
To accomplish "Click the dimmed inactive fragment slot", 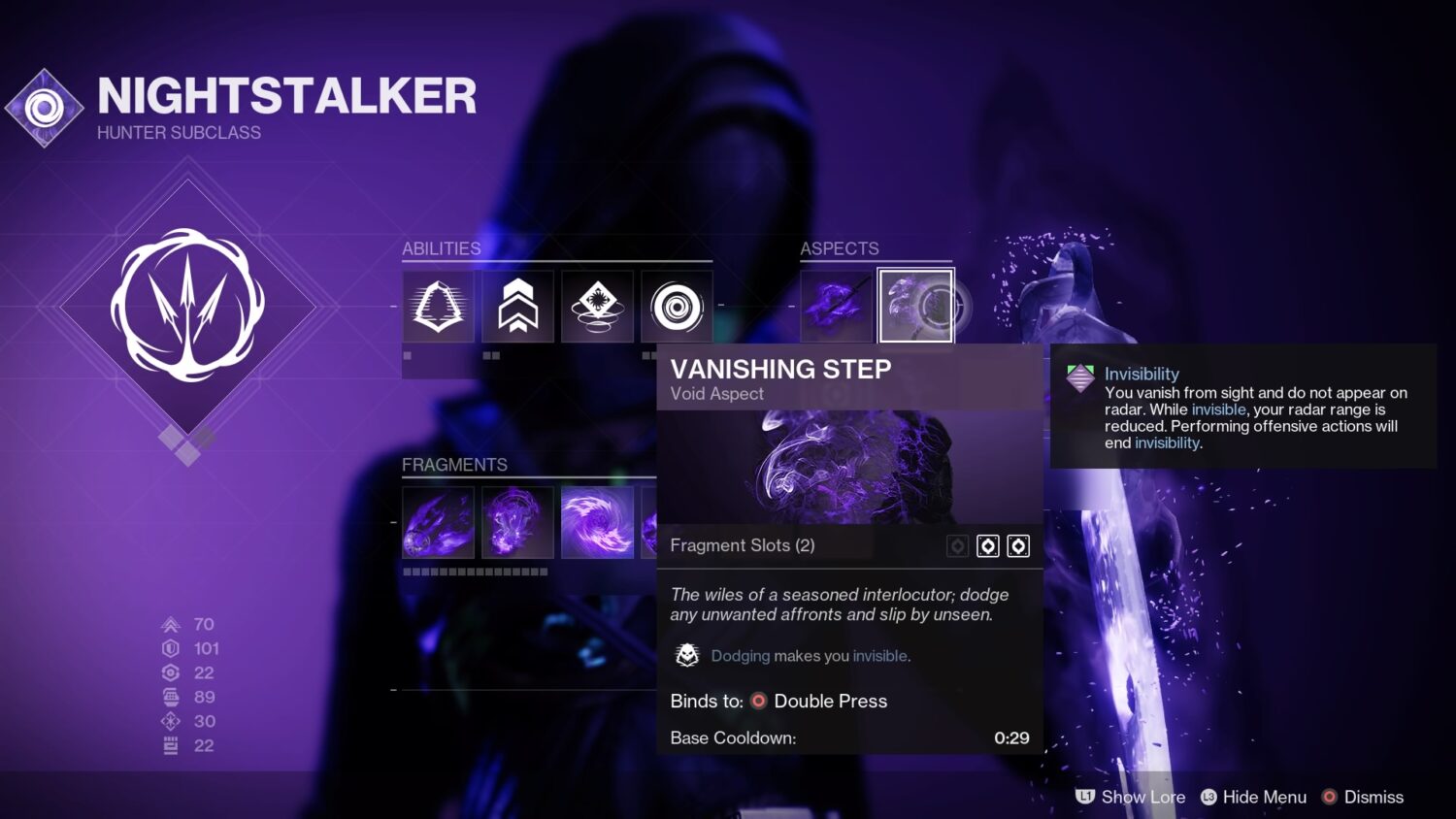I will point(955,545).
